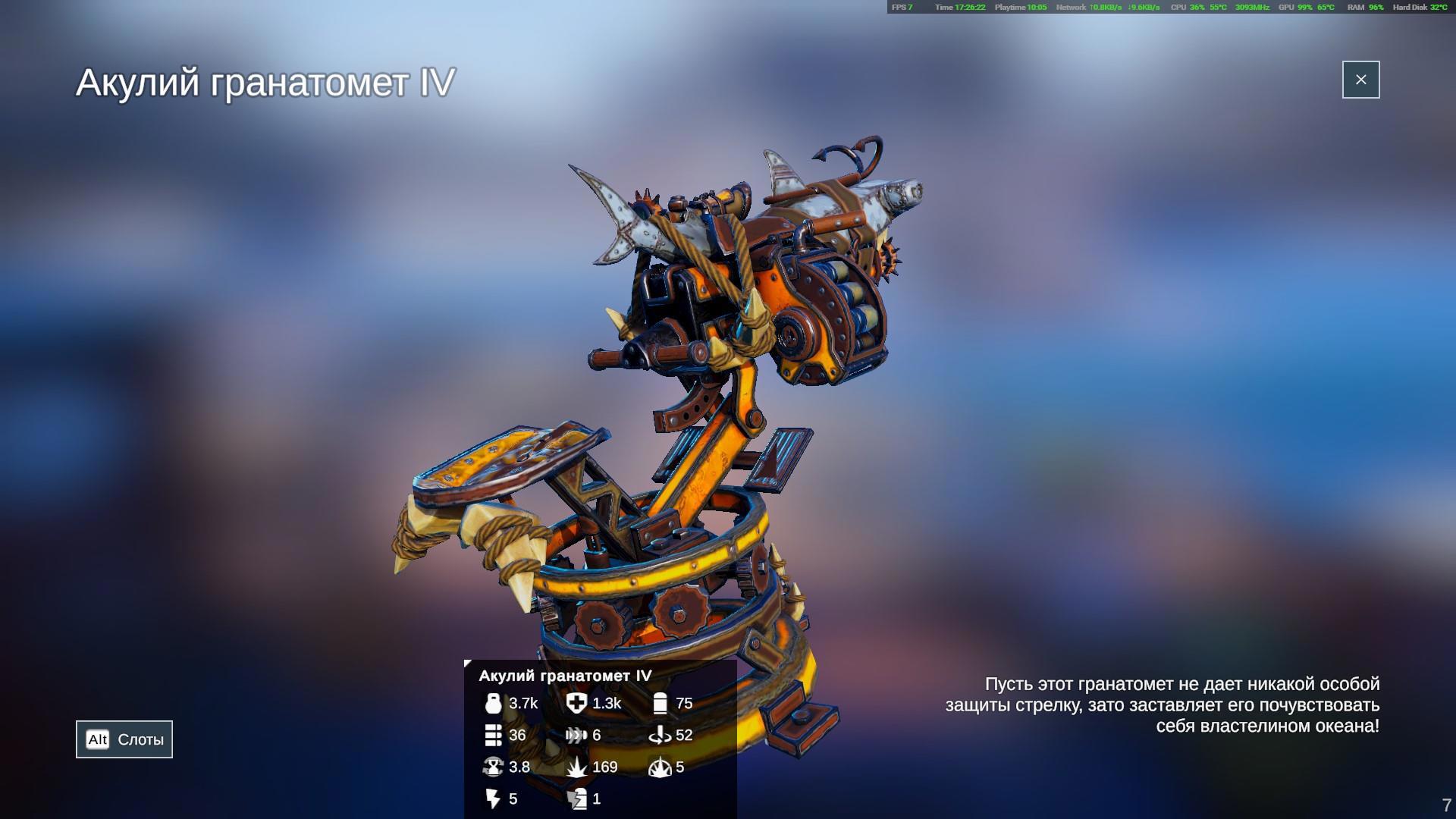Show the Слоты slots view

[x=124, y=739]
